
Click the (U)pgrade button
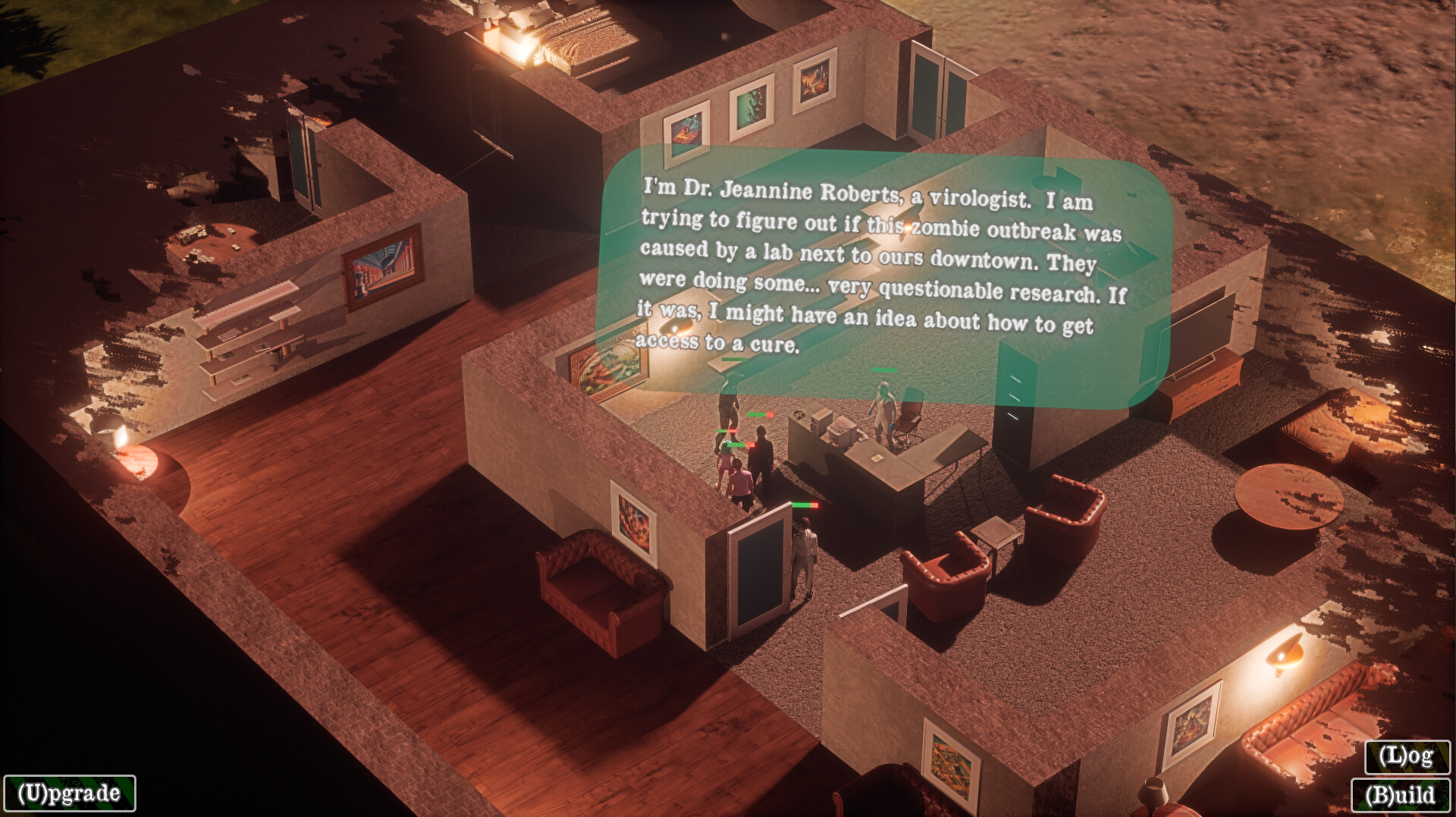pos(68,794)
